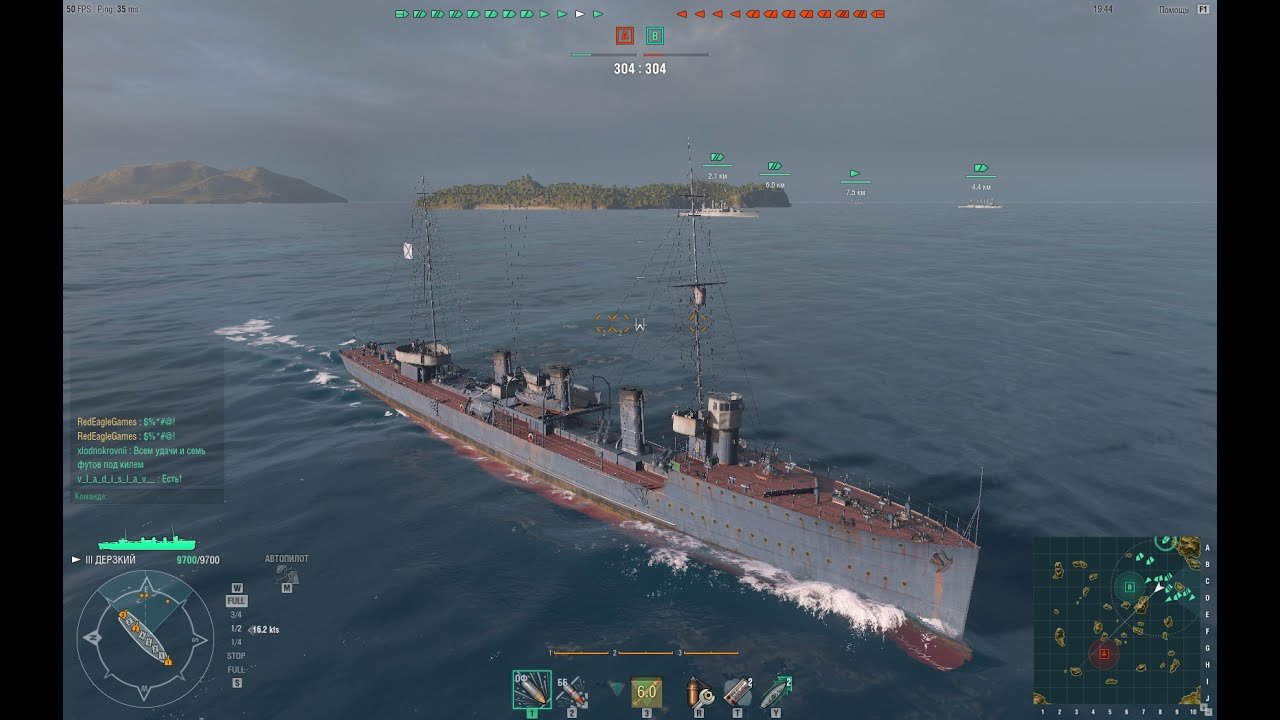Set engine telegraph to STOP
This screenshot has width=1280, height=720.
(x=236, y=656)
